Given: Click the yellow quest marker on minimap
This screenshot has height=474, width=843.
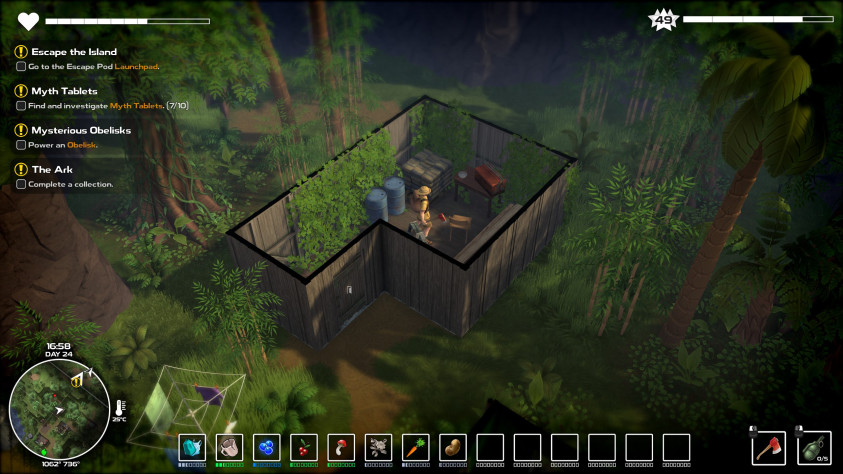Looking at the screenshot, I should (77, 379).
